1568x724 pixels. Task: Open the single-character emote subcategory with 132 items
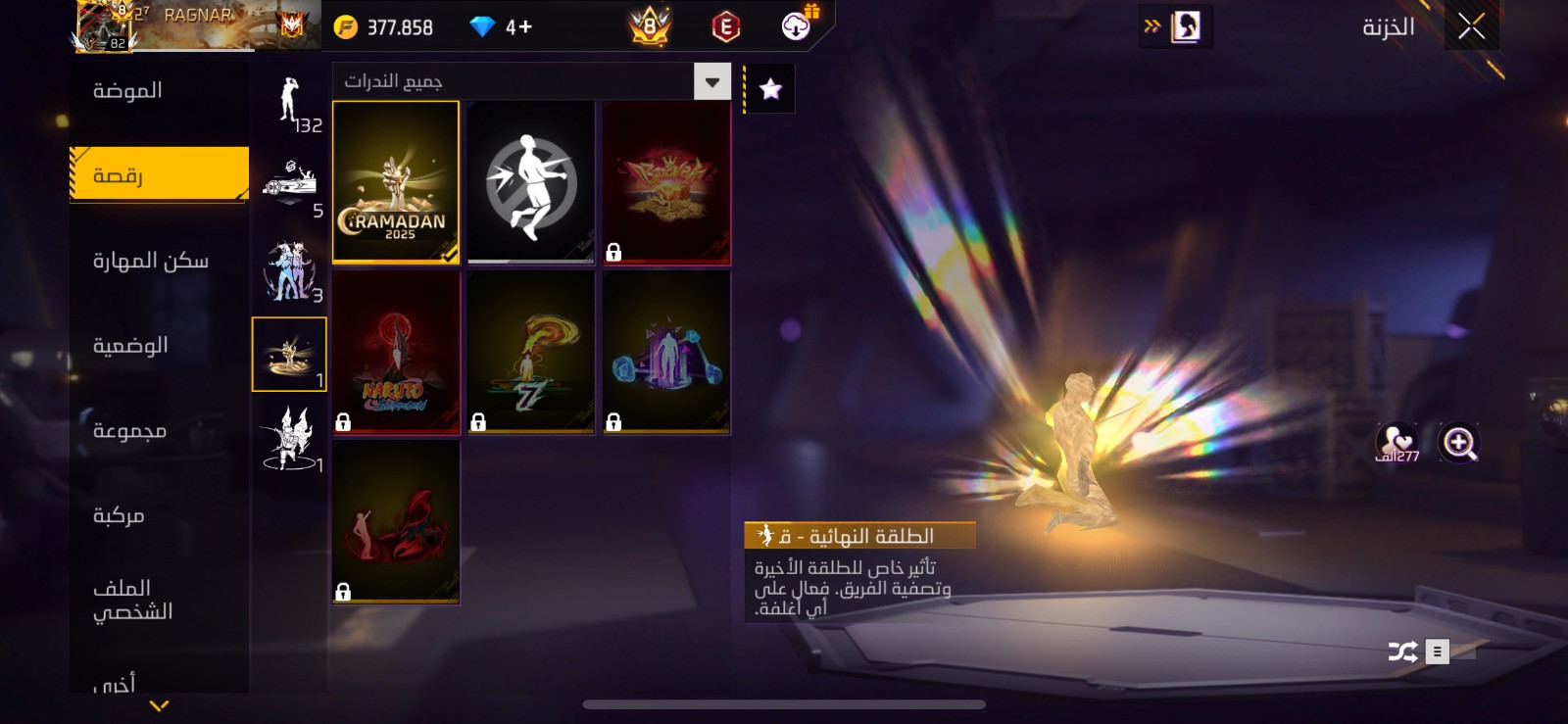tap(290, 103)
